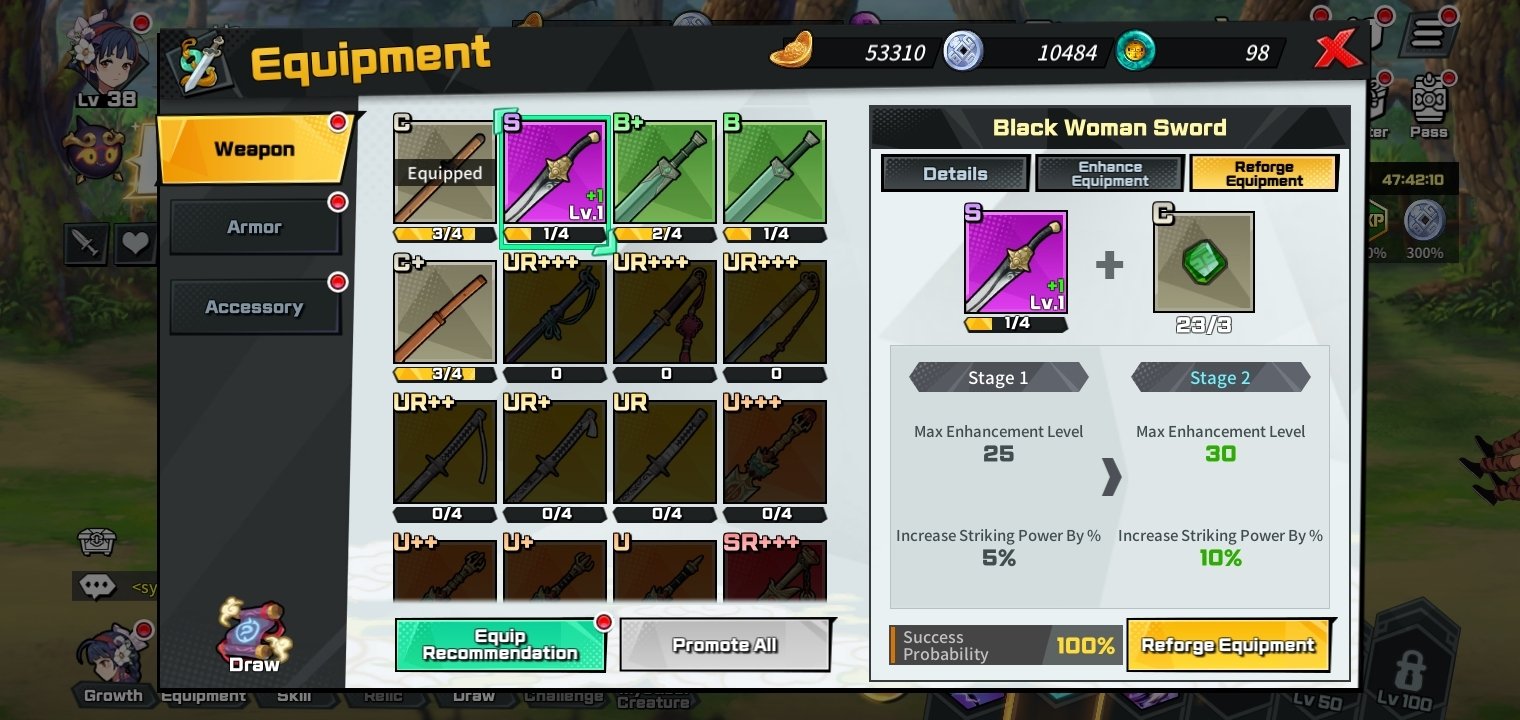Switch to Enhance Equipment tab
Image resolution: width=1520 pixels, height=720 pixels.
[x=1110, y=173]
